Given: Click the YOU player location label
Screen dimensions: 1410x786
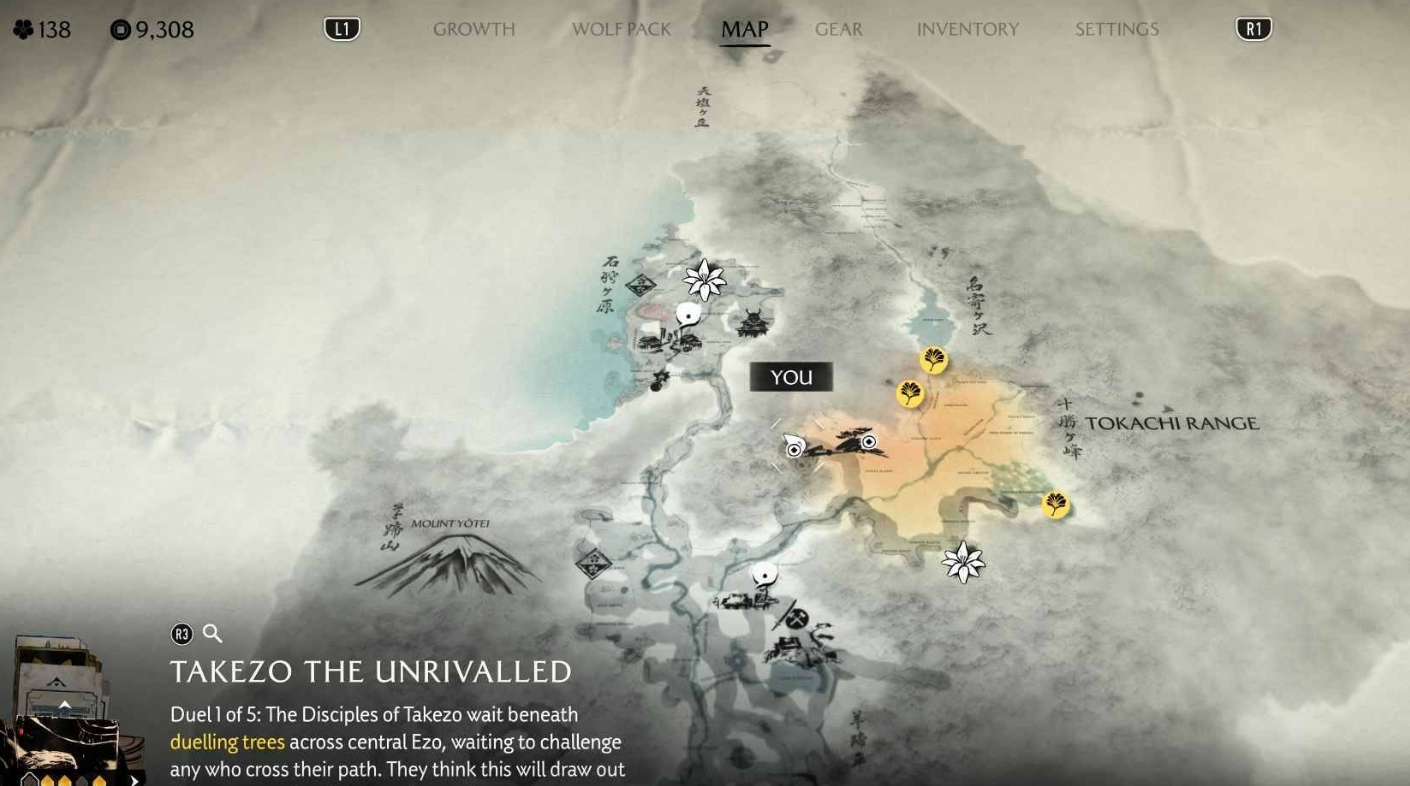Looking at the screenshot, I should 791,377.
